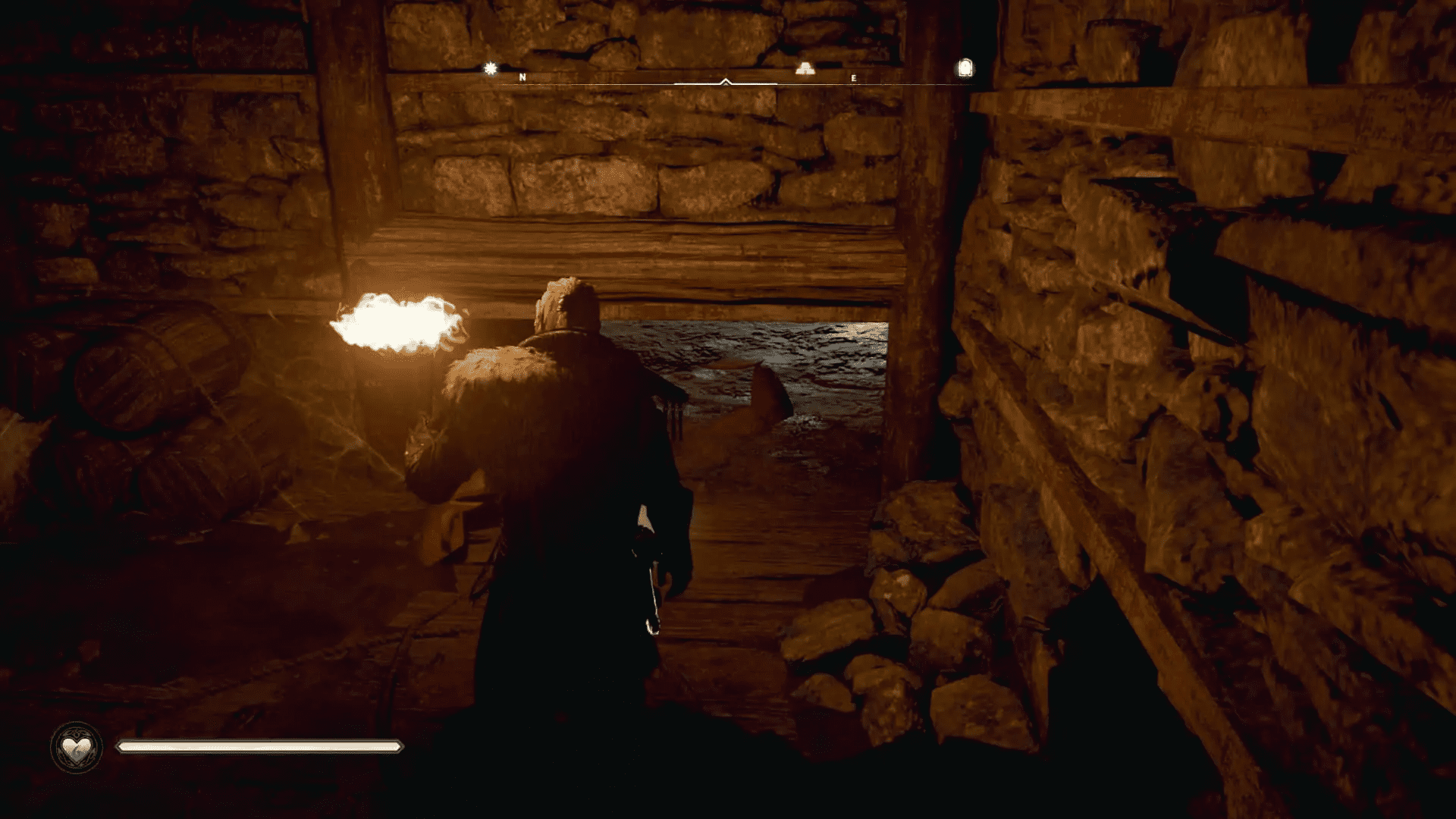Image resolution: width=1456 pixels, height=819 pixels.
Task: Click the north marker labeled N
Action: tap(522, 77)
